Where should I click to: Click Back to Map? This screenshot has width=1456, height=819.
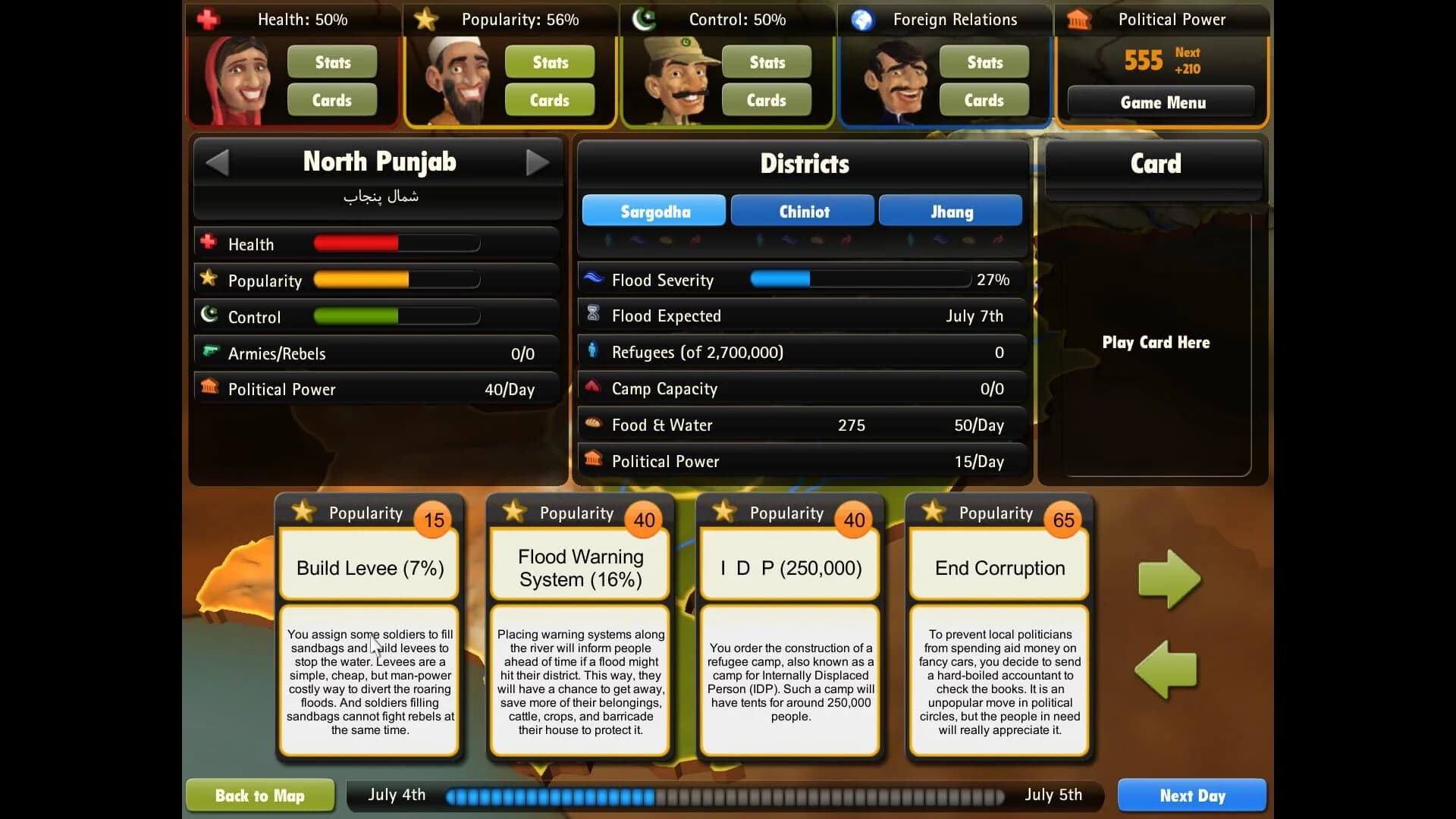pos(259,795)
